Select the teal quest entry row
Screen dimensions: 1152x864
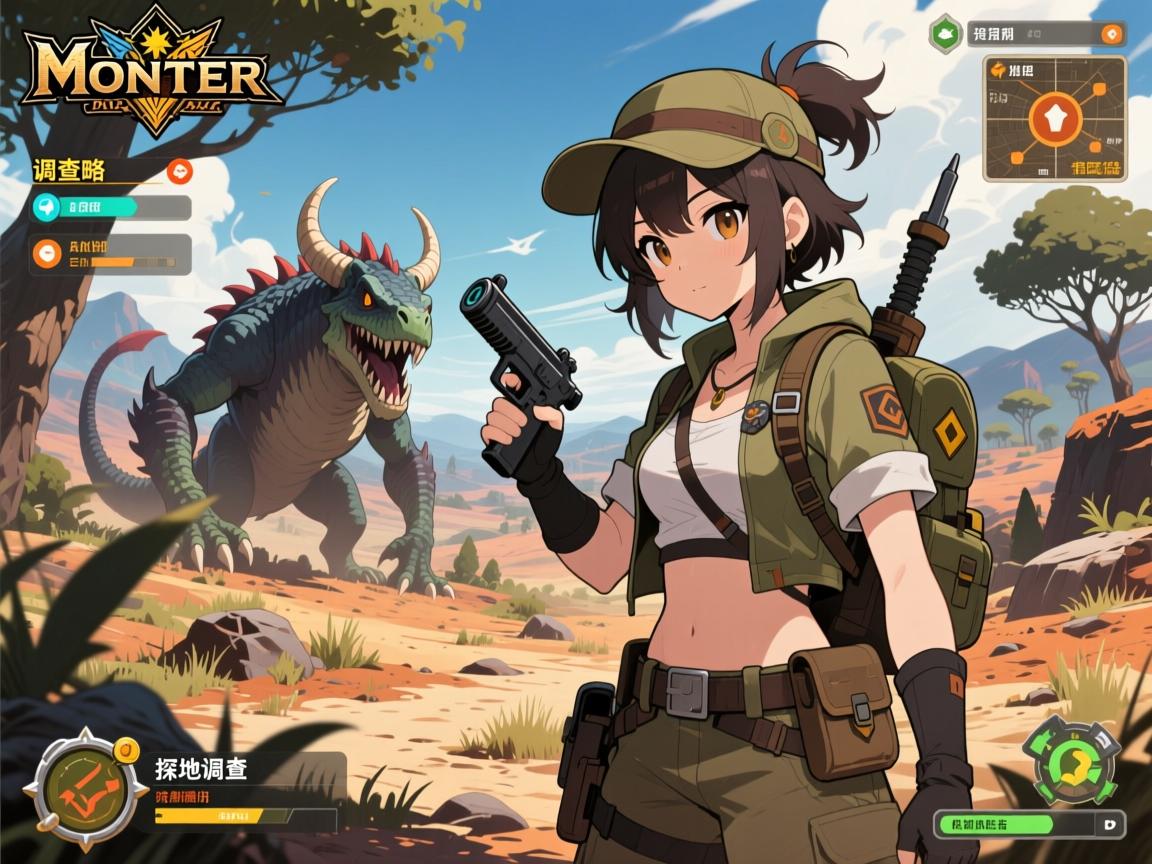coord(111,208)
